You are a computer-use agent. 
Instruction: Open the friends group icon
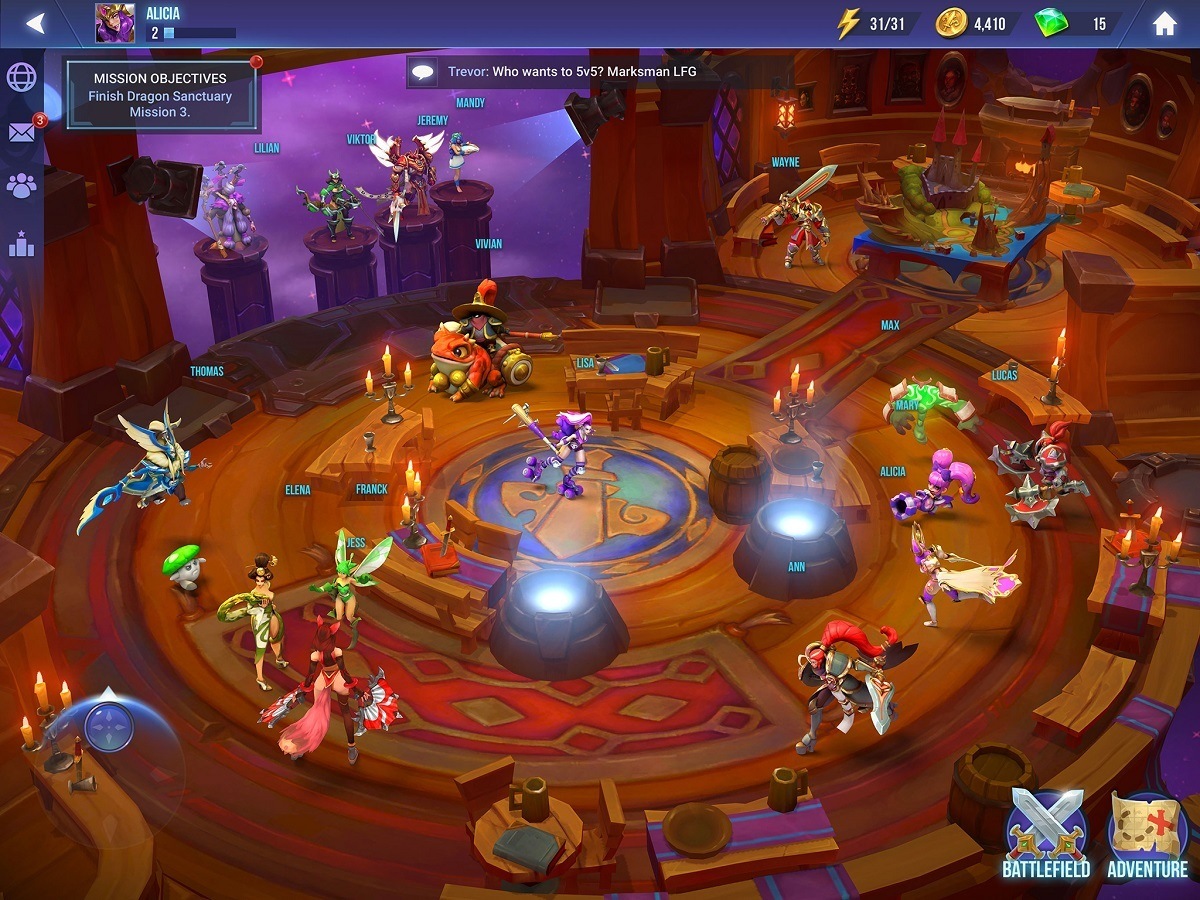tap(21, 185)
